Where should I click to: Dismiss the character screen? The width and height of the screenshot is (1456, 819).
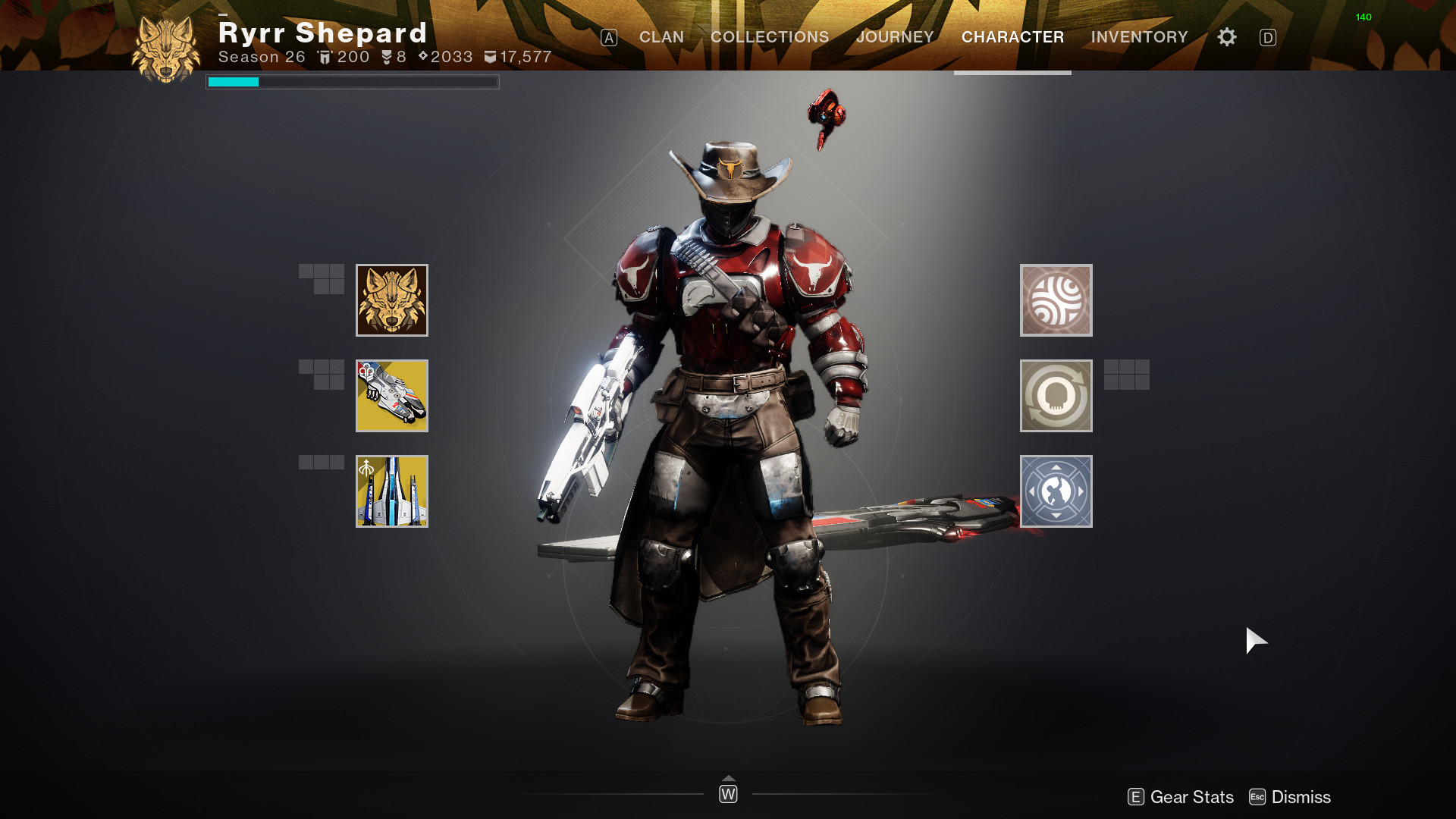point(1290,797)
